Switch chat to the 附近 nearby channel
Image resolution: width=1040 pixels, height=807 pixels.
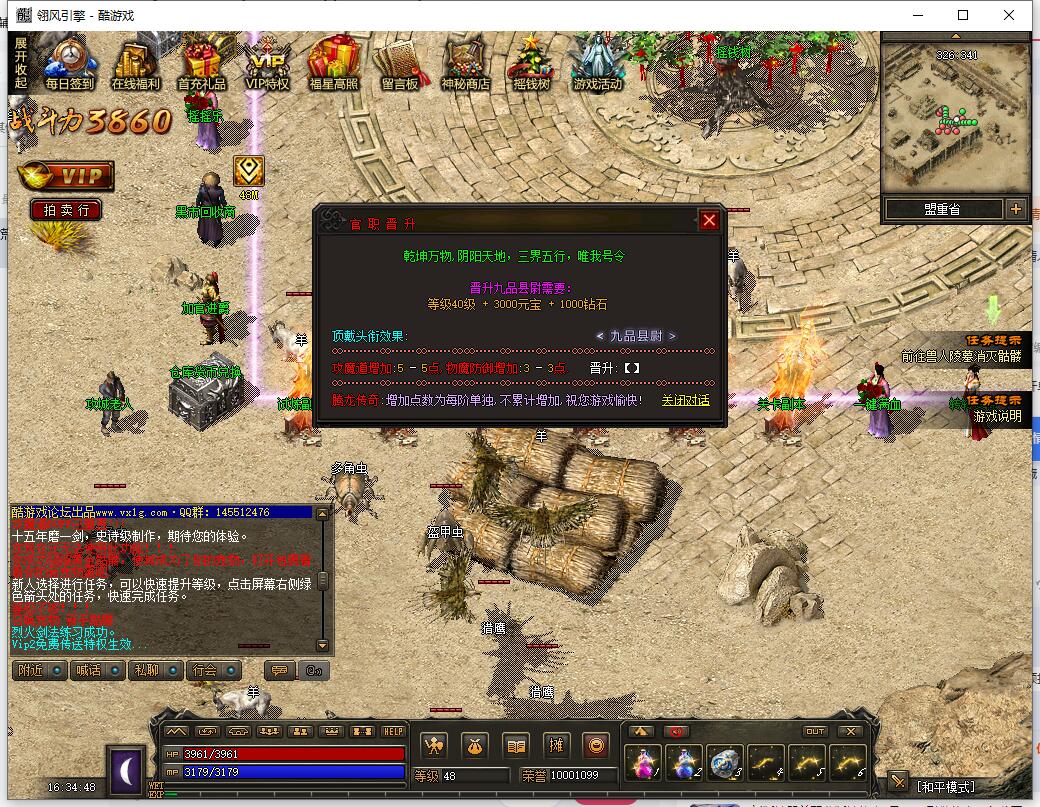(x=37, y=670)
